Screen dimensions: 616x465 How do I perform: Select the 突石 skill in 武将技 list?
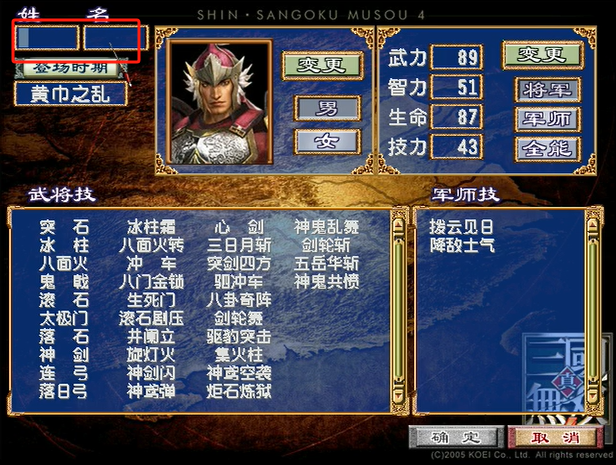coord(64,227)
